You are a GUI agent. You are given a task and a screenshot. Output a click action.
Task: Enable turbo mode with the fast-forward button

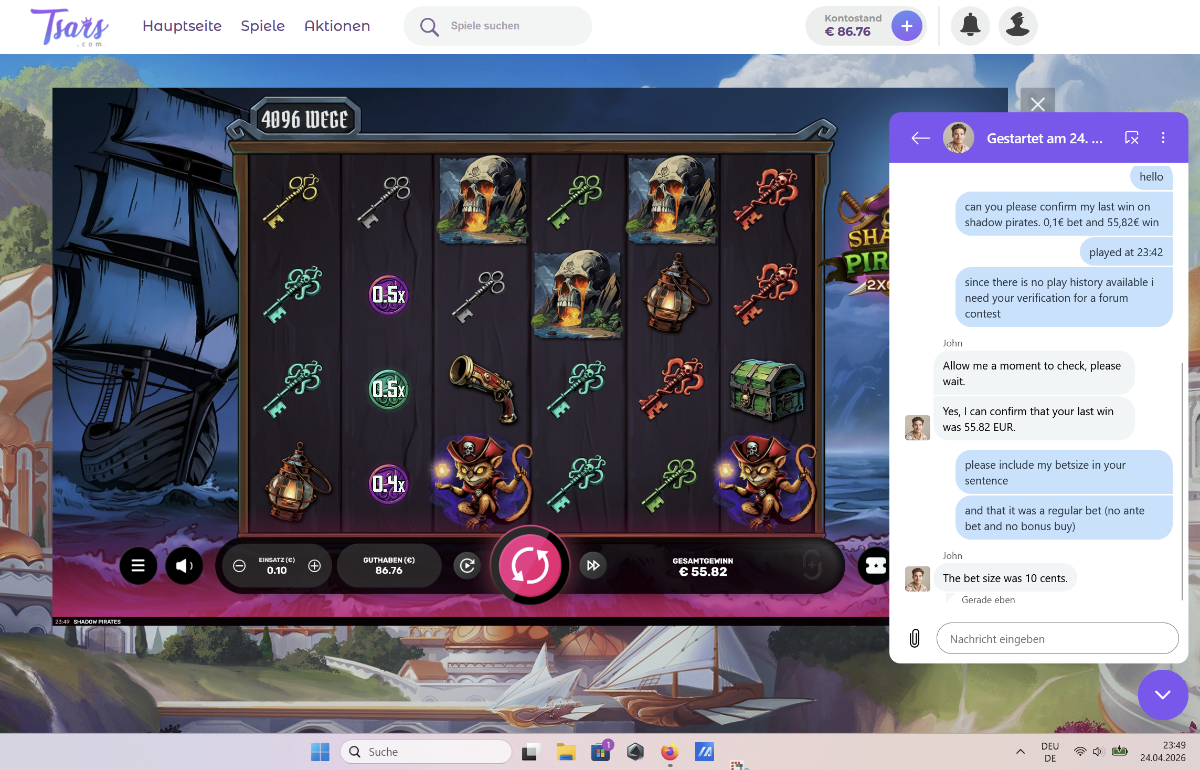[593, 566]
